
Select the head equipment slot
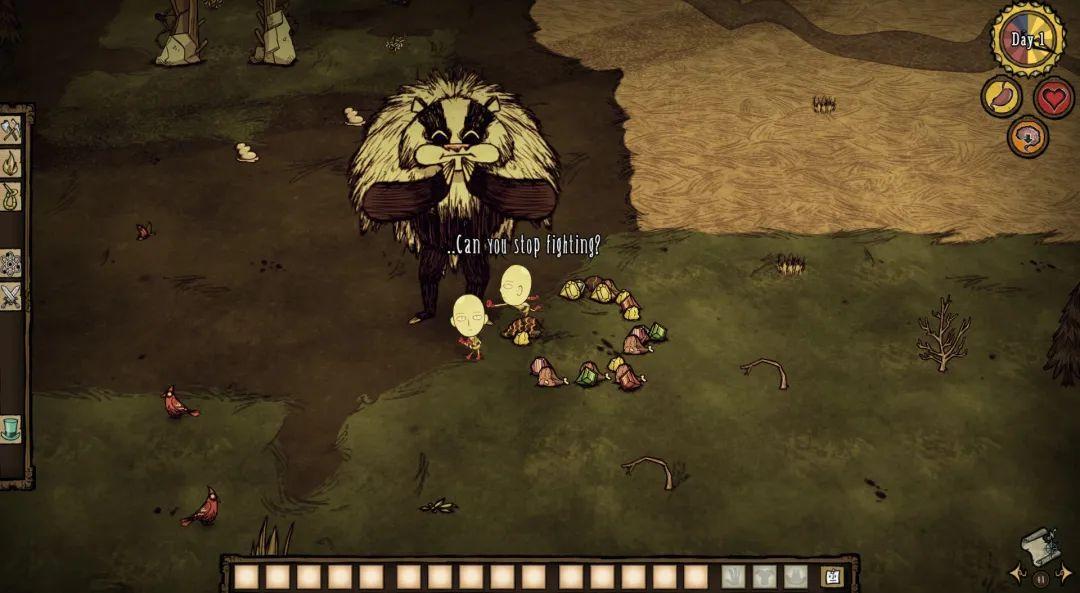point(796,577)
